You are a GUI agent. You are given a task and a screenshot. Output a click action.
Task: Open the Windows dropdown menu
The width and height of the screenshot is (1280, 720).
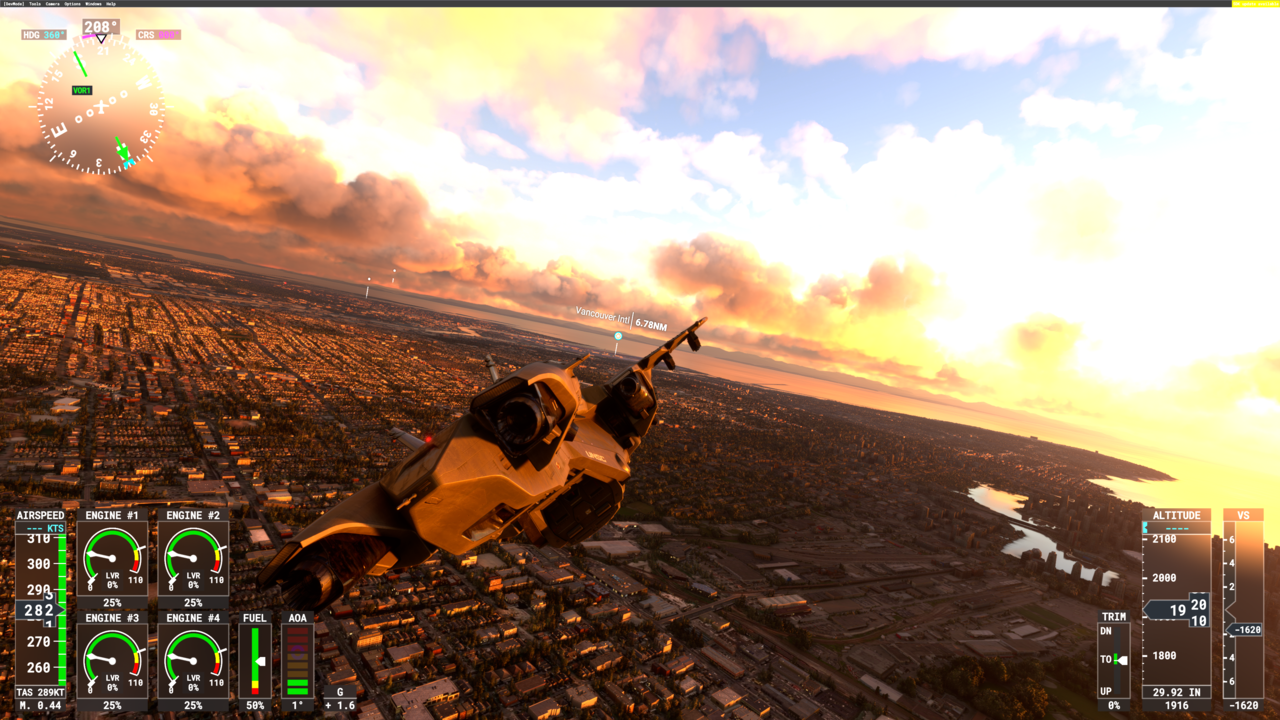92,4
